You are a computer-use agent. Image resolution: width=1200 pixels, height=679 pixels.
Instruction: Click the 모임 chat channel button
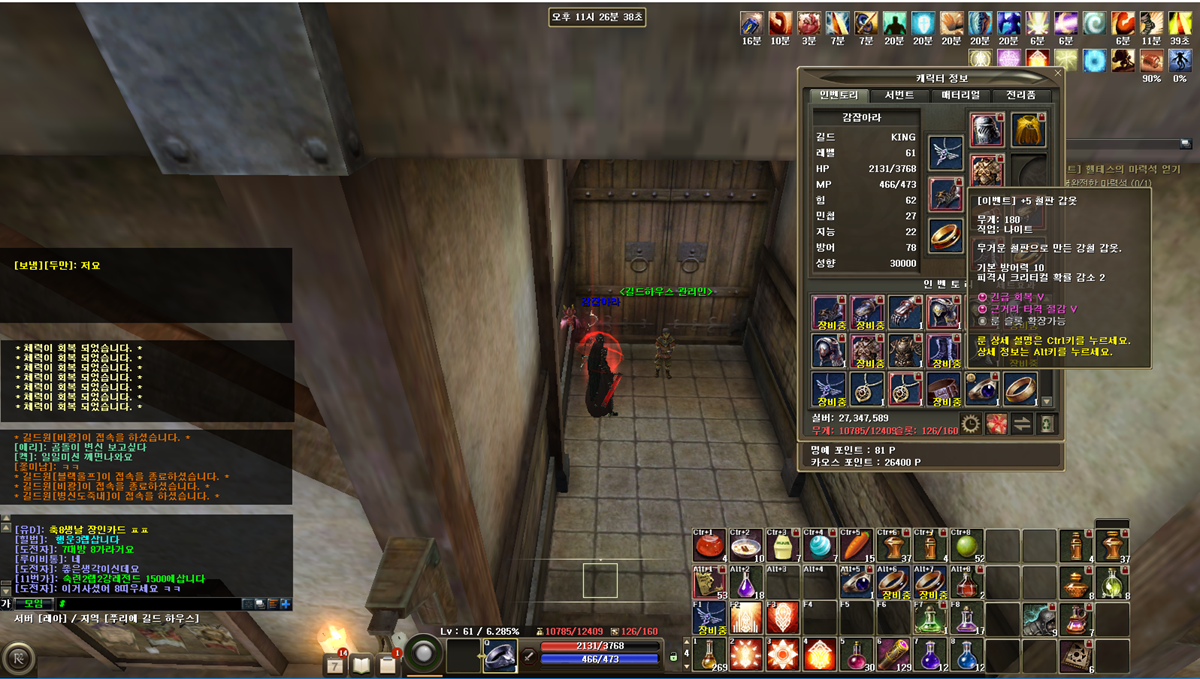click(35, 604)
